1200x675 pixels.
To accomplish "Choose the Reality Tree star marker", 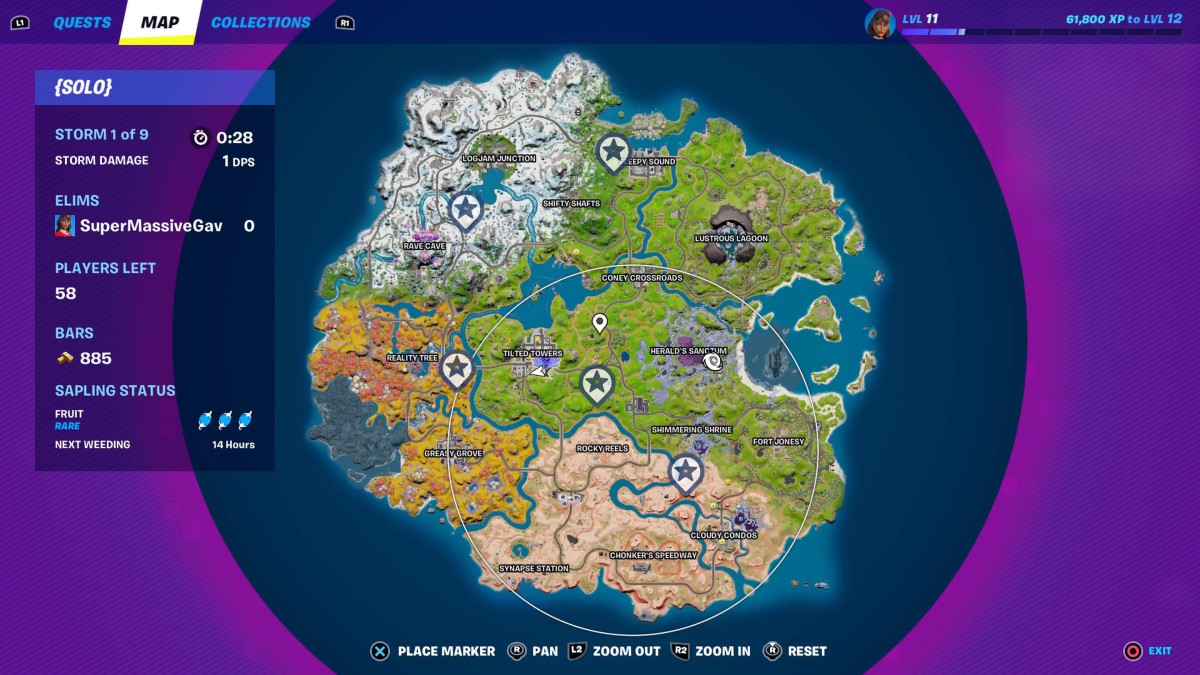I will [457, 369].
